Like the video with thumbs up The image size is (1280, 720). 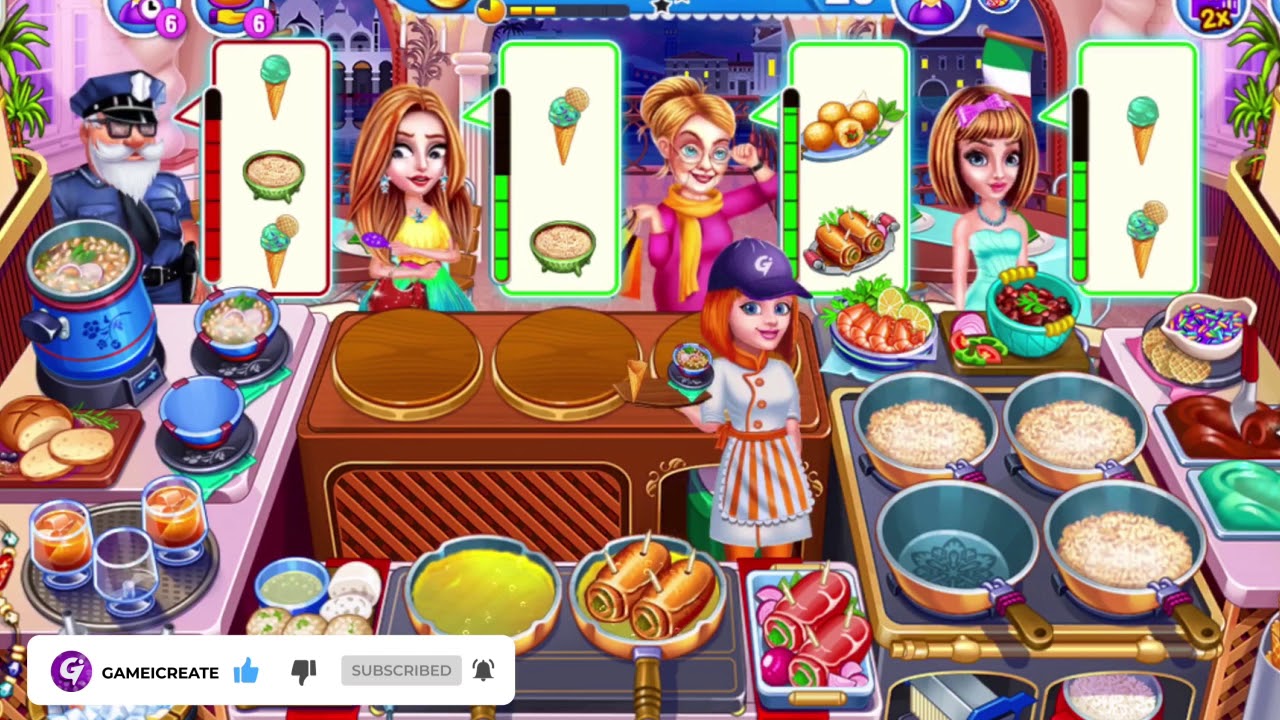coord(246,671)
